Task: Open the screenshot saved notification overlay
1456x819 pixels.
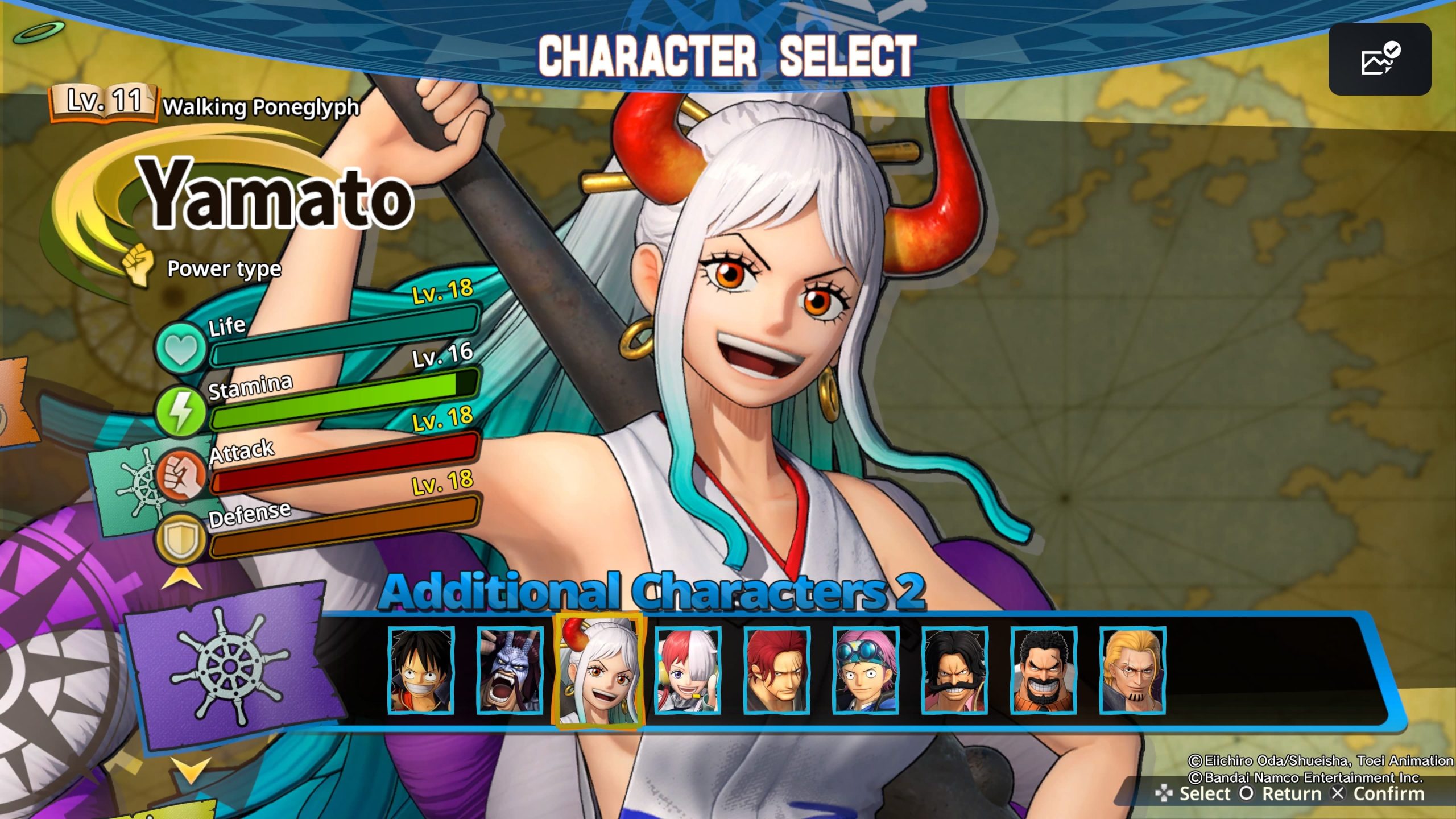Action: pos(1379,59)
